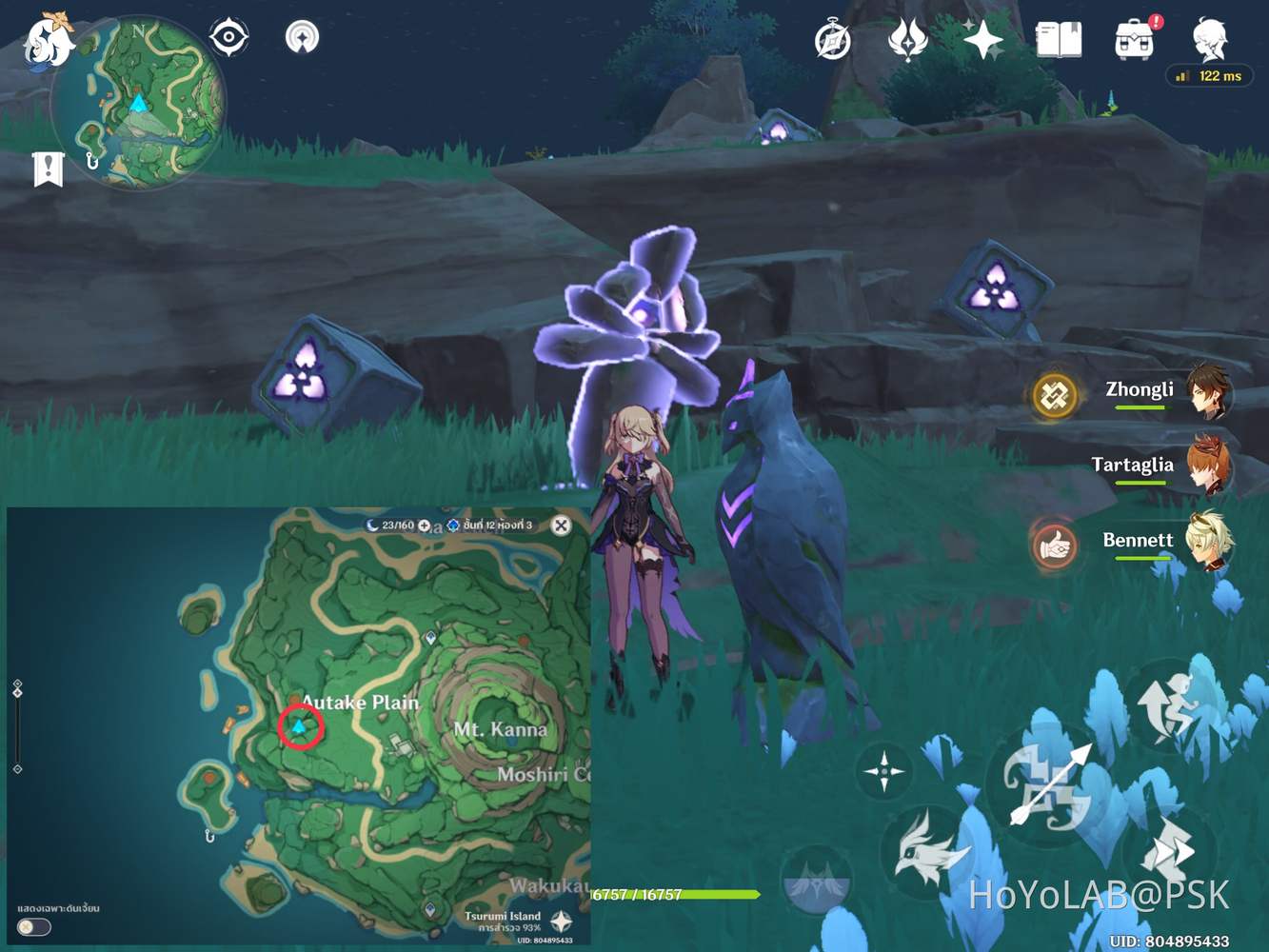Open the character profile icon
Viewport: 1269px width, 952px height.
(1210, 38)
